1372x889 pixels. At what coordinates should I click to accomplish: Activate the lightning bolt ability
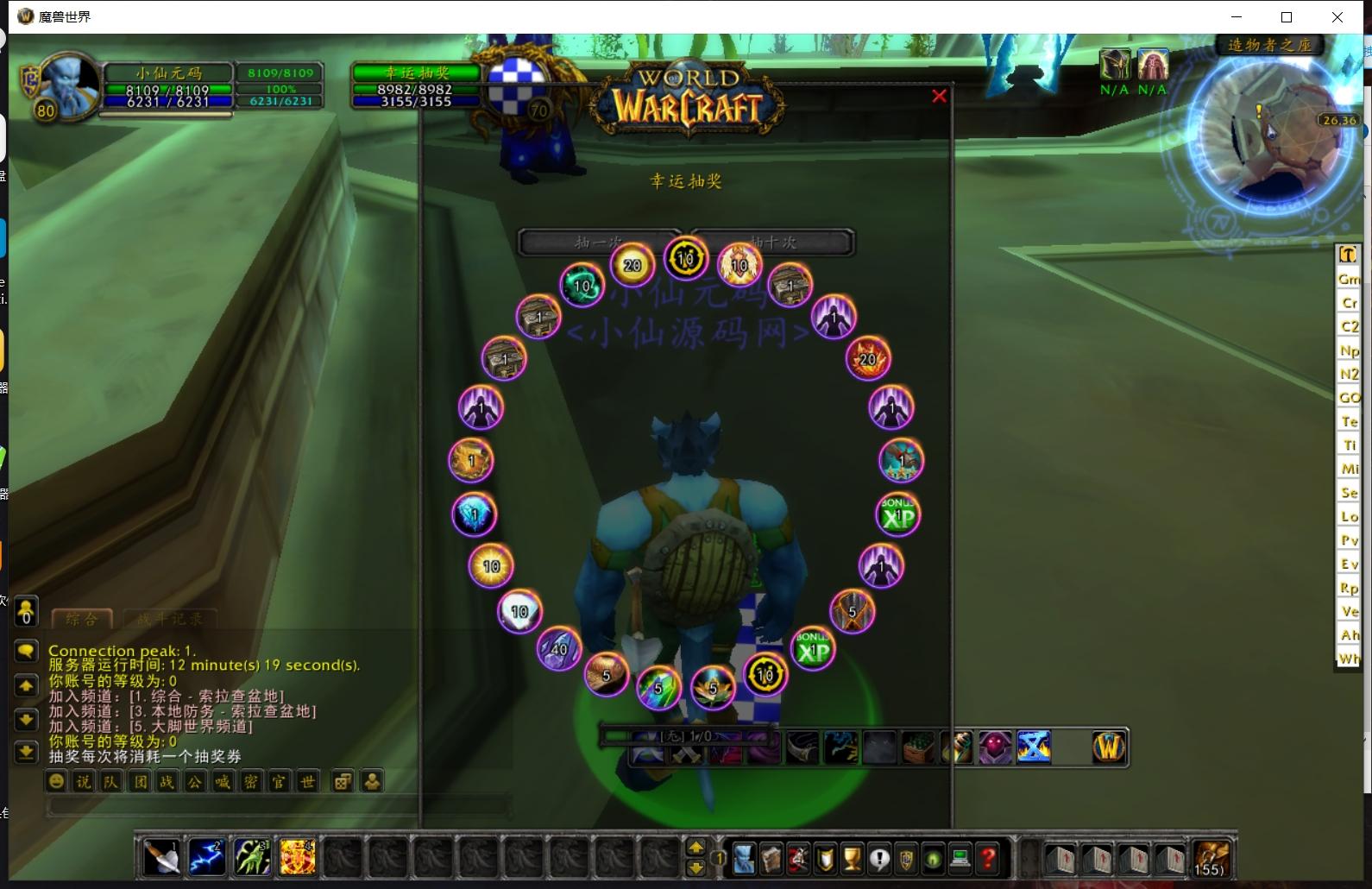(206, 858)
